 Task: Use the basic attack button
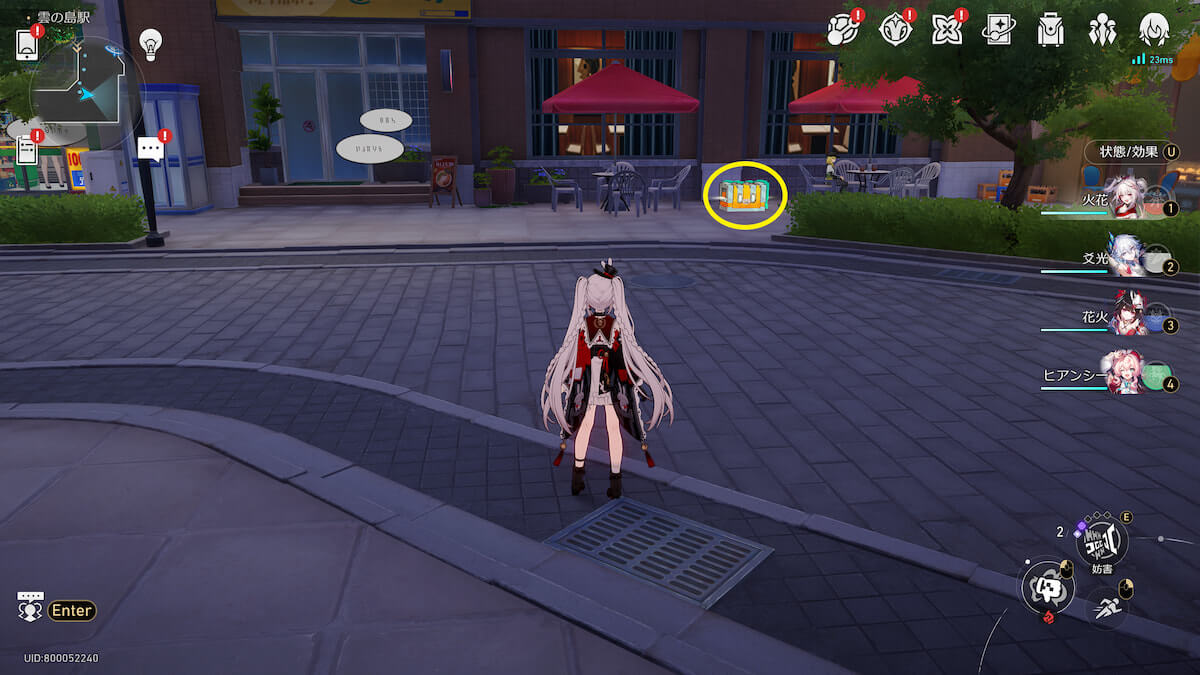point(1046,586)
